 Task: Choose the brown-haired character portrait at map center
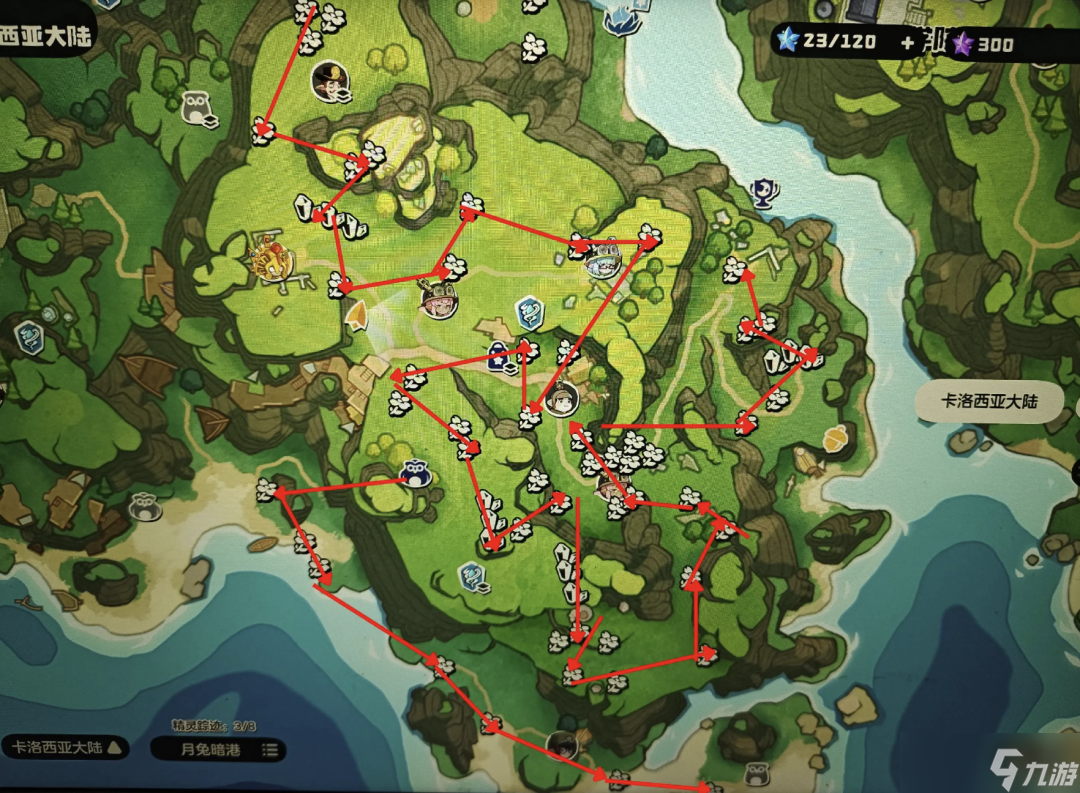[x=562, y=398]
